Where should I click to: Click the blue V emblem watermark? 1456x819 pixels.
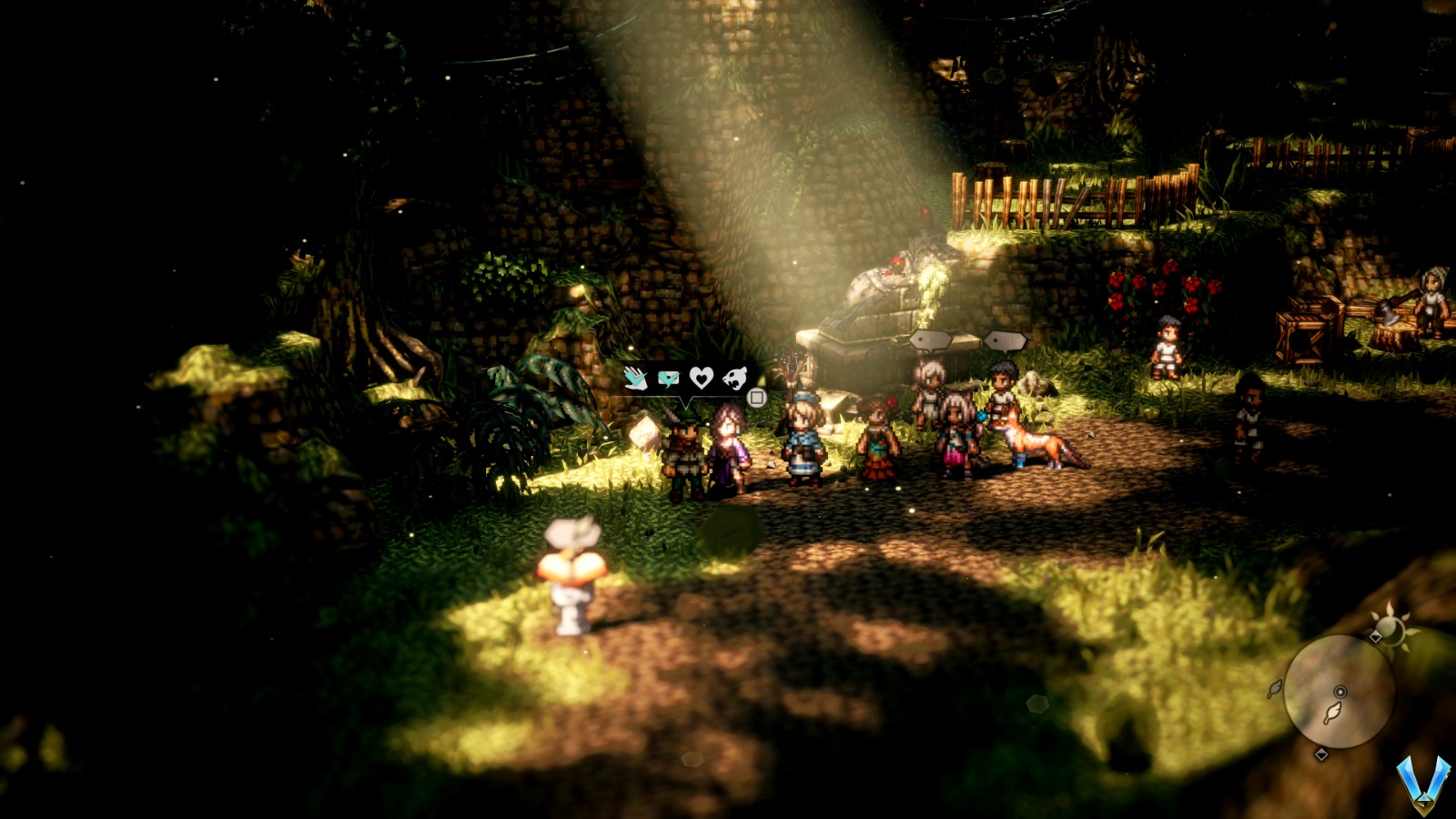tap(1422, 783)
